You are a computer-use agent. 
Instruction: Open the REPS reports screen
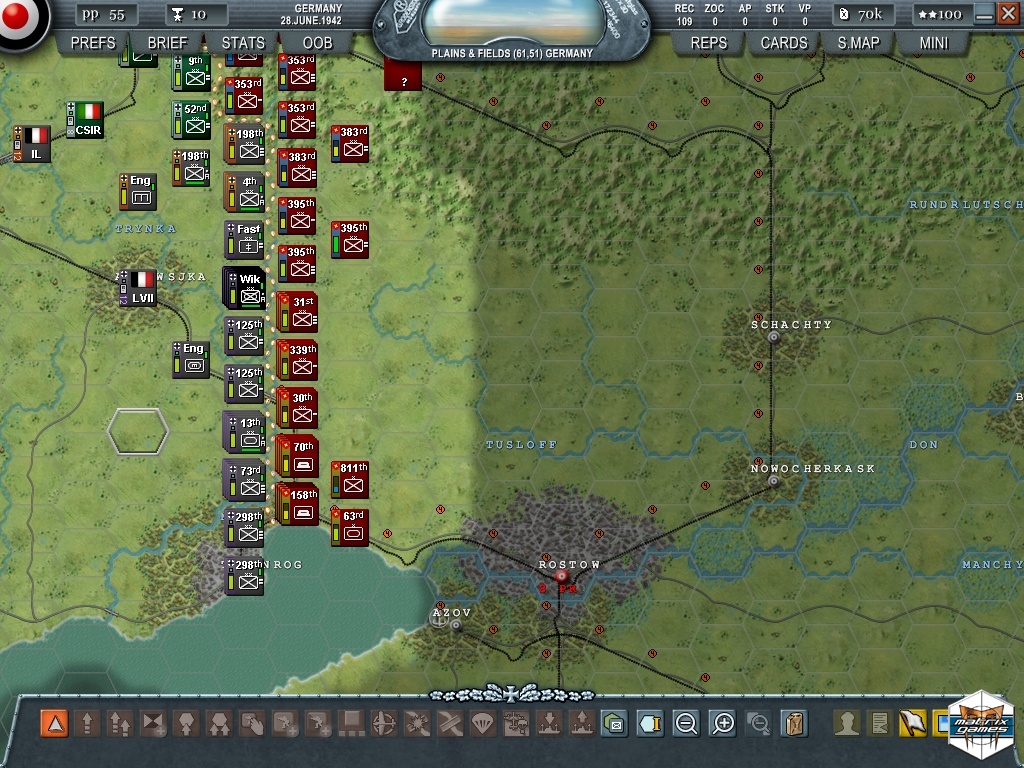(709, 43)
